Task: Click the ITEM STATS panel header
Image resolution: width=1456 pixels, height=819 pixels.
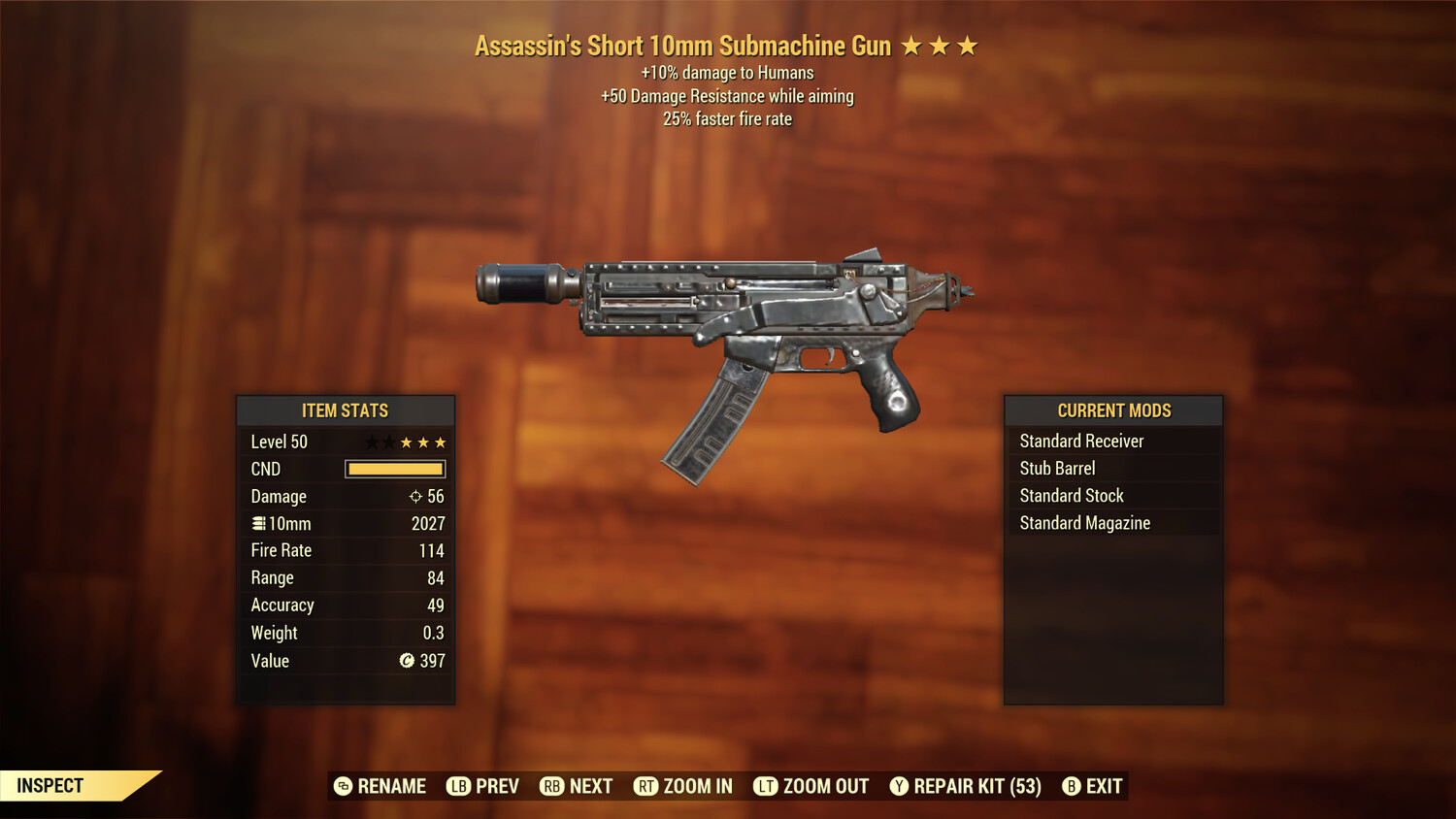Action: click(x=345, y=410)
